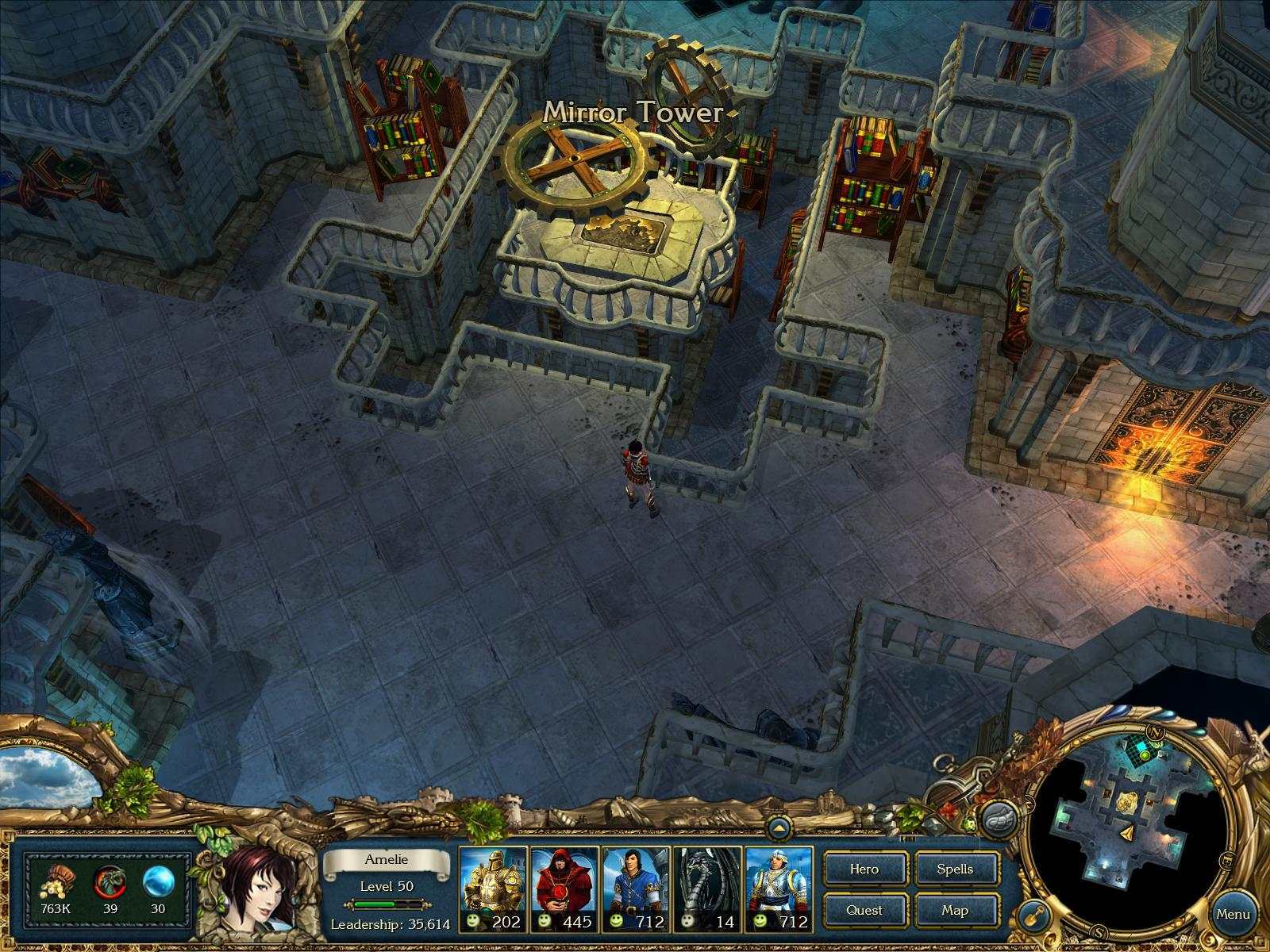Open the Map
The width and height of the screenshot is (1270, 952).
pyautogui.click(x=956, y=911)
